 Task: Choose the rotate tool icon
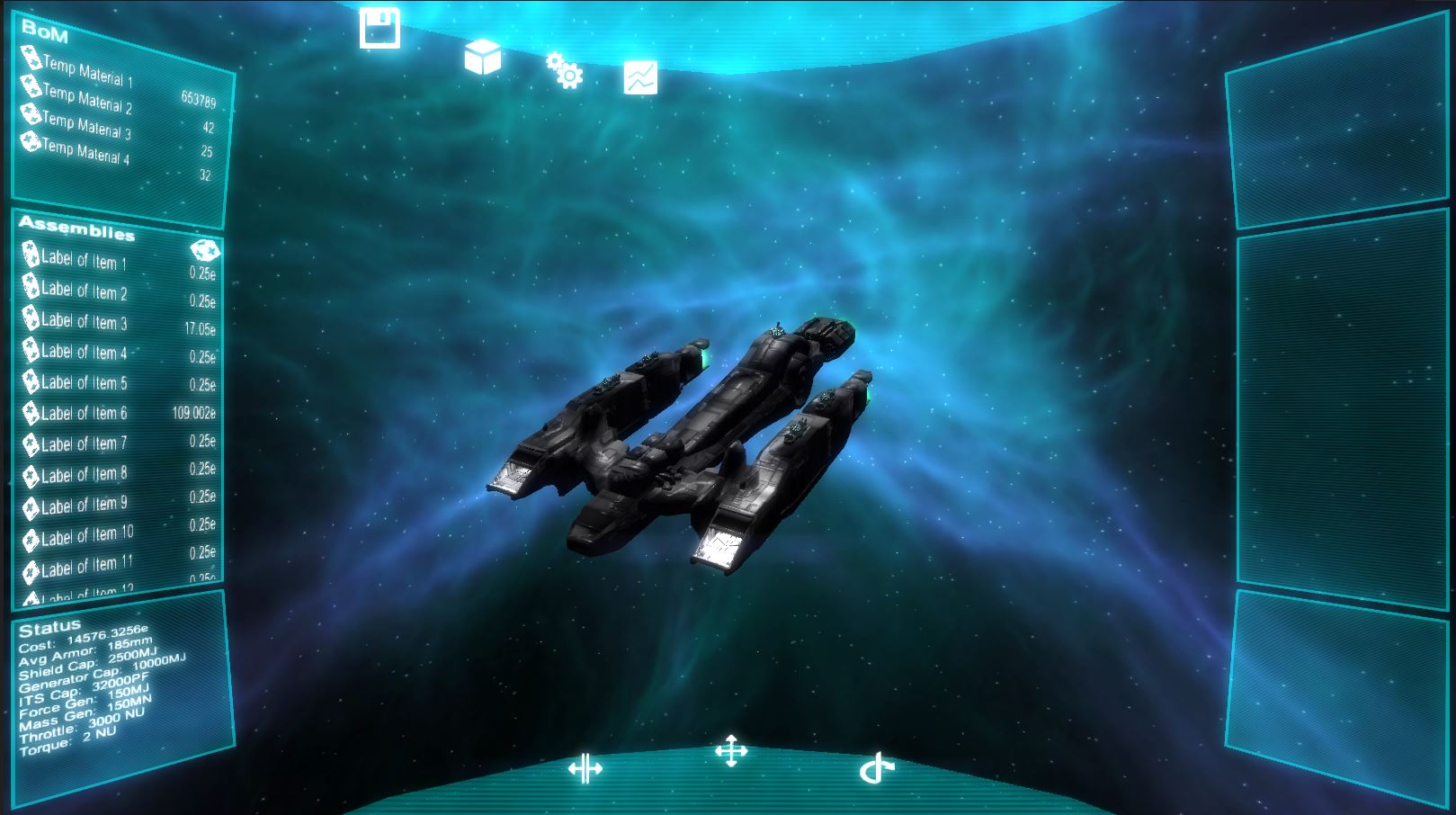point(876,766)
